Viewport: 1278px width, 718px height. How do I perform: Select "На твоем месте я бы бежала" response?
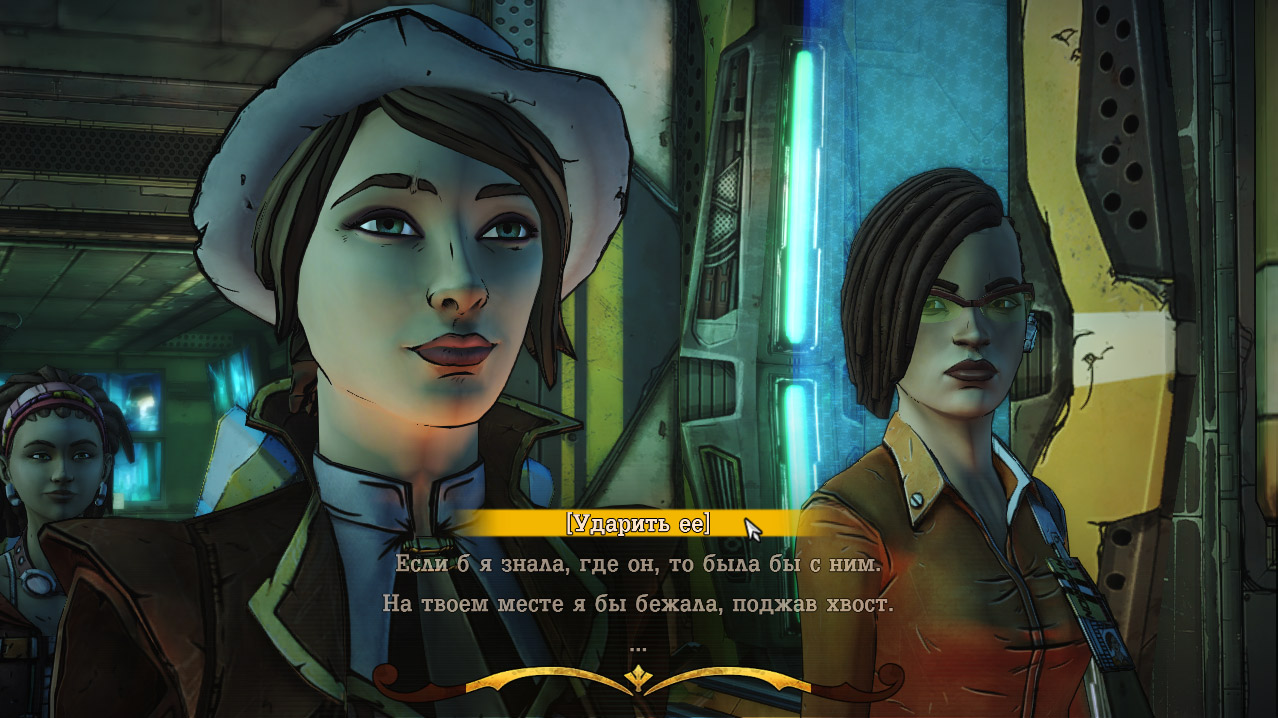(x=638, y=605)
